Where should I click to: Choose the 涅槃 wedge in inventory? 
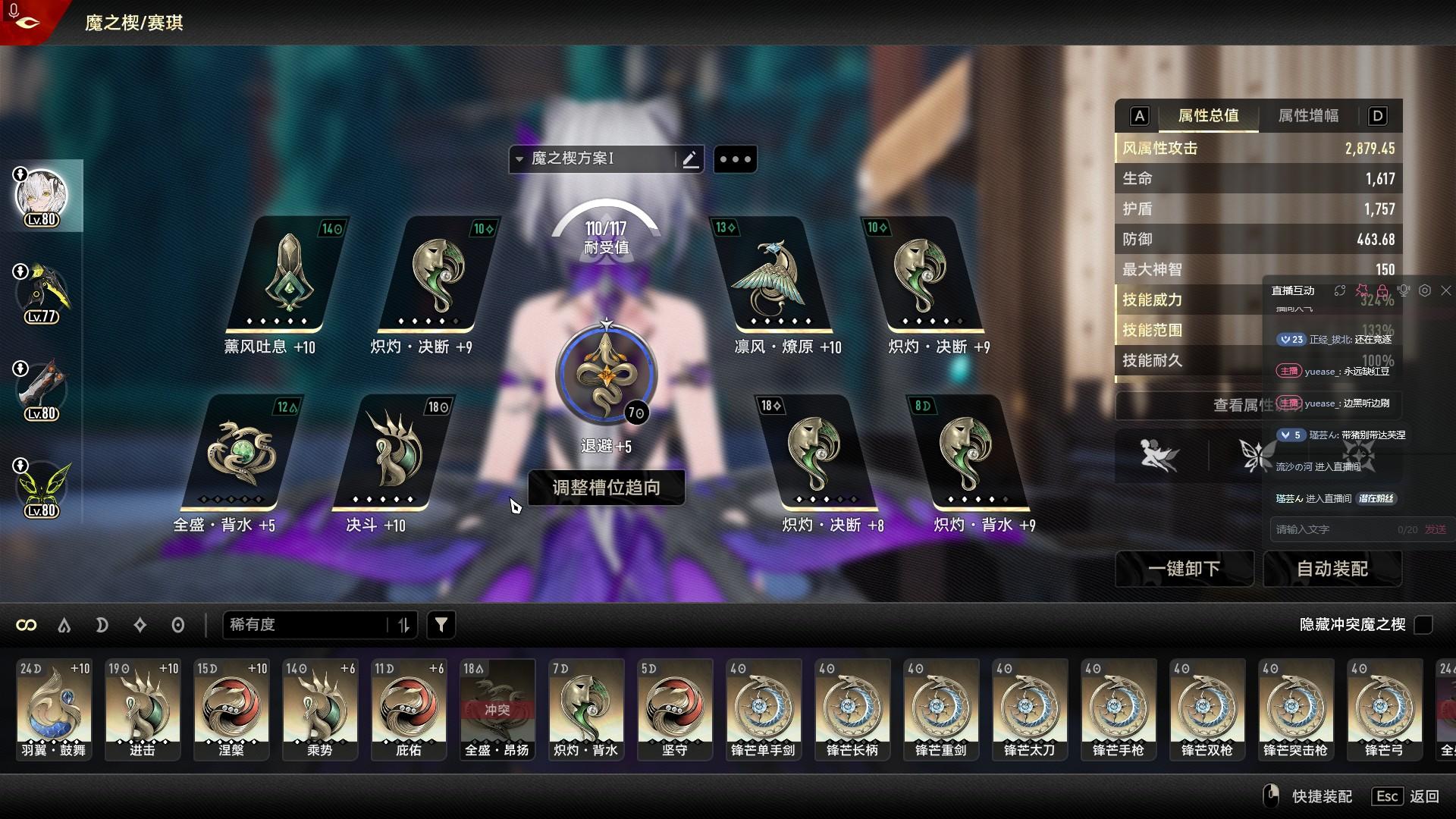click(231, 709)
